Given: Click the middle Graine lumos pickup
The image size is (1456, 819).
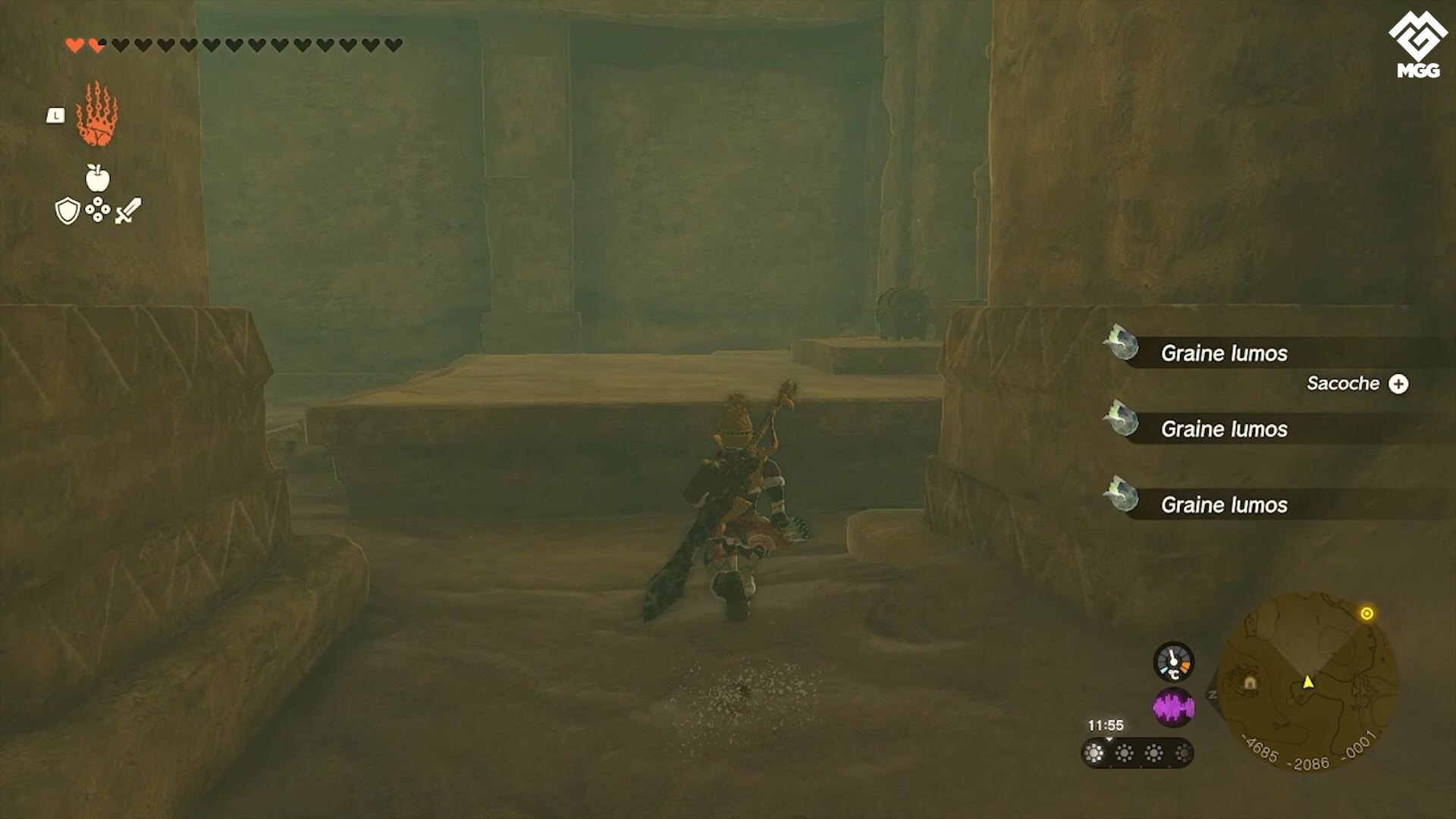Looking at the screenshot, I should click(x=1224, y=429).
